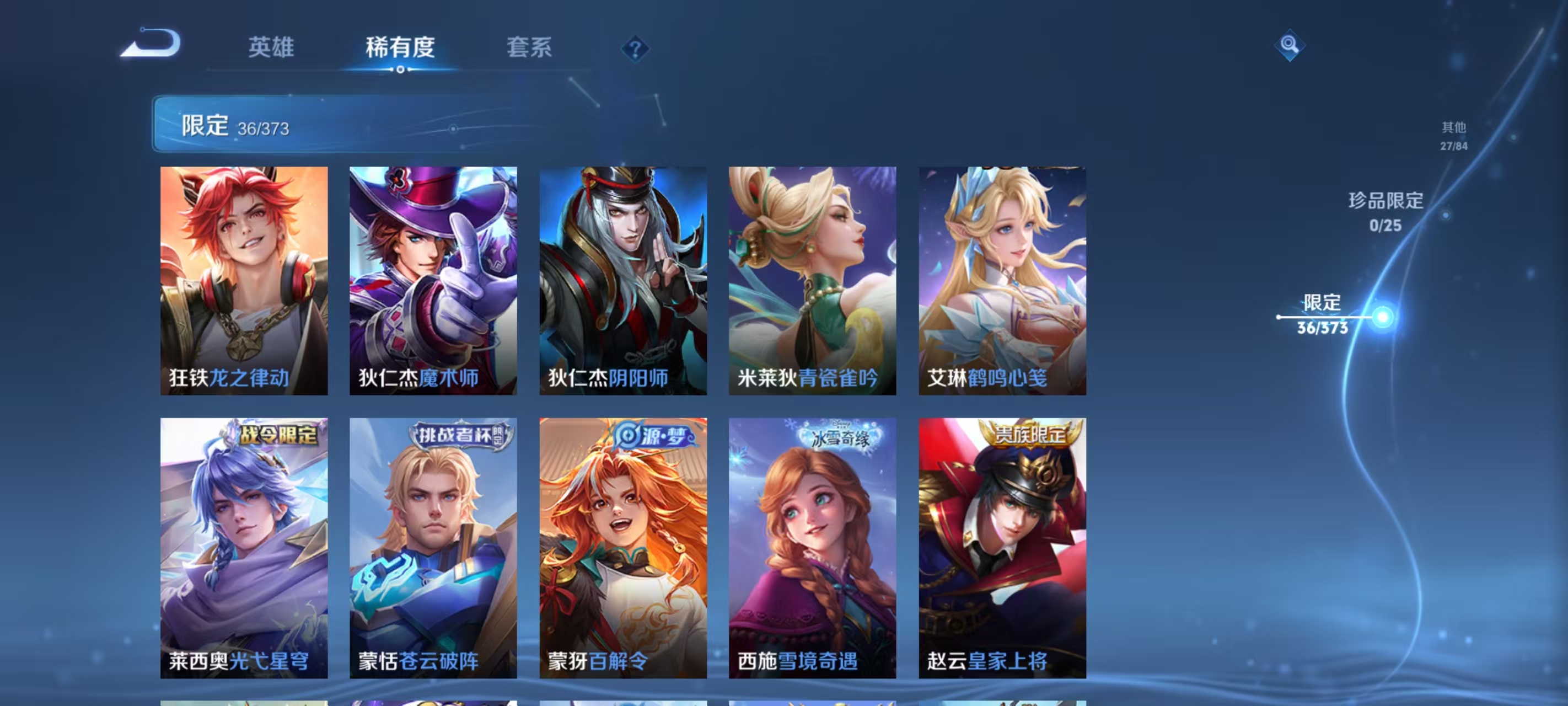Switch to the 套系 tab

pyautogui.click(x=528, y=47)
